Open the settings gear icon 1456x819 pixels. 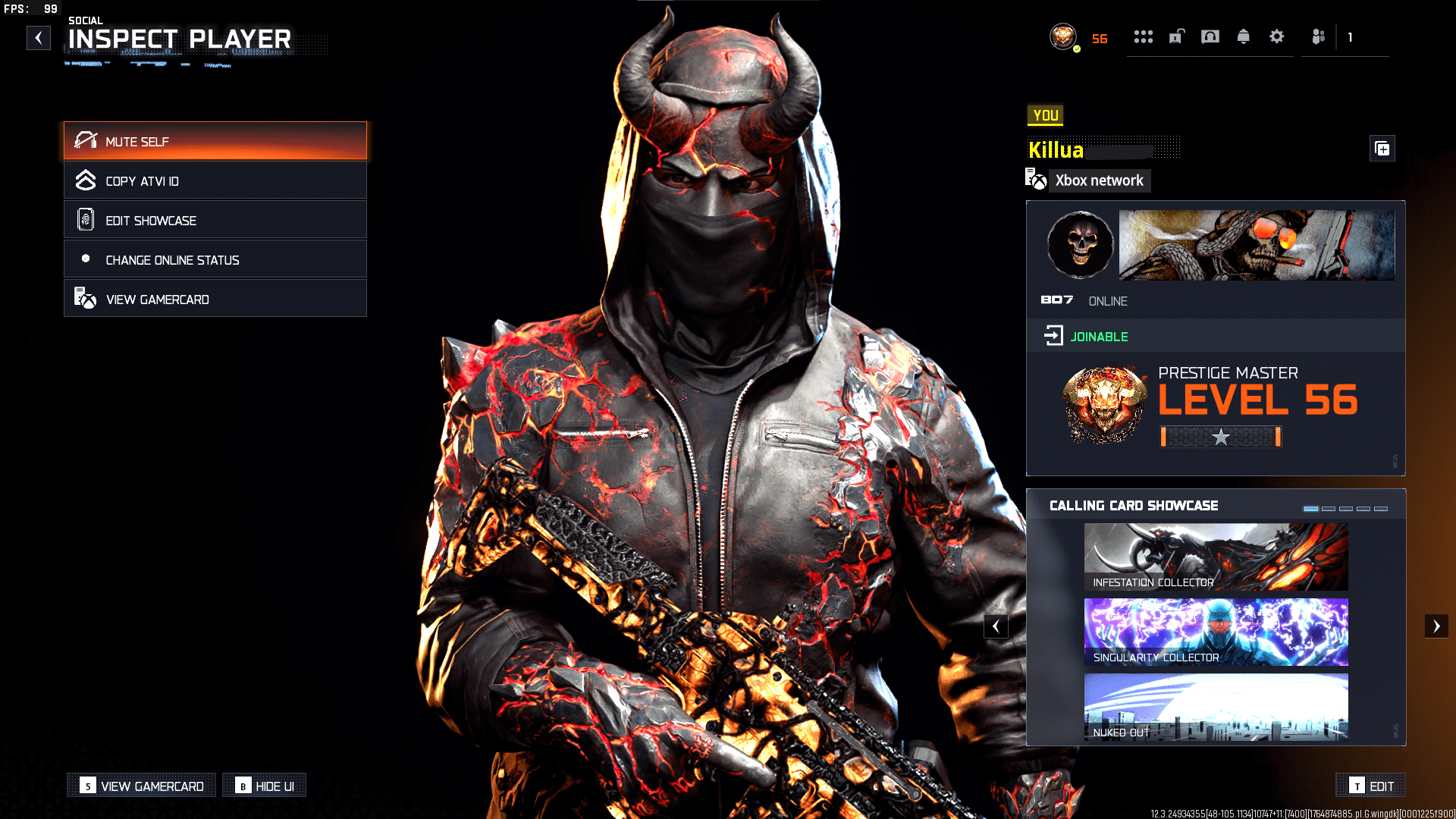pyautogui.click(x=1277, y=36)
